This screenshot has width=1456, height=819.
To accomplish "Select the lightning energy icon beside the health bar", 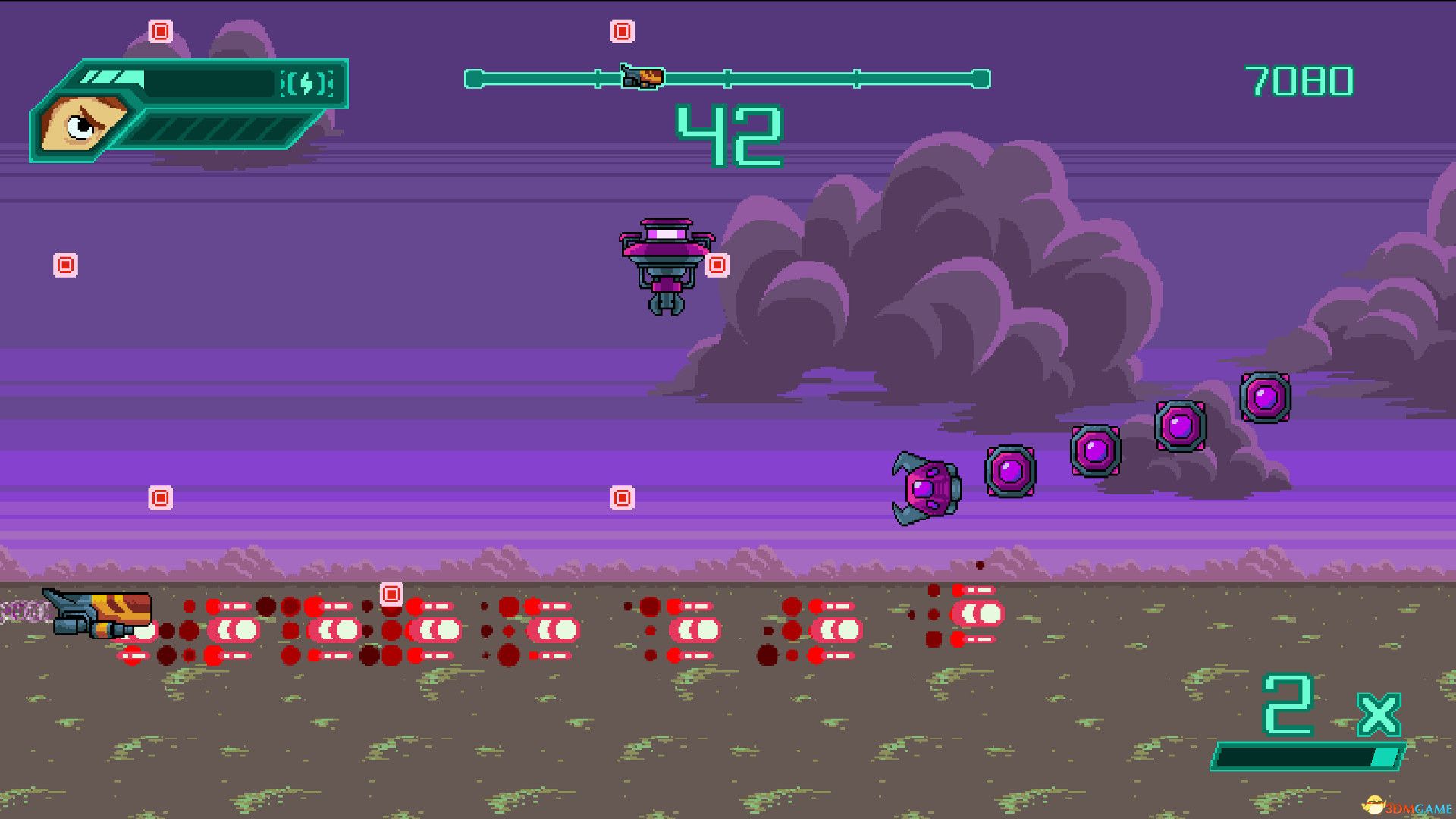I will click(x=306, y=83).
